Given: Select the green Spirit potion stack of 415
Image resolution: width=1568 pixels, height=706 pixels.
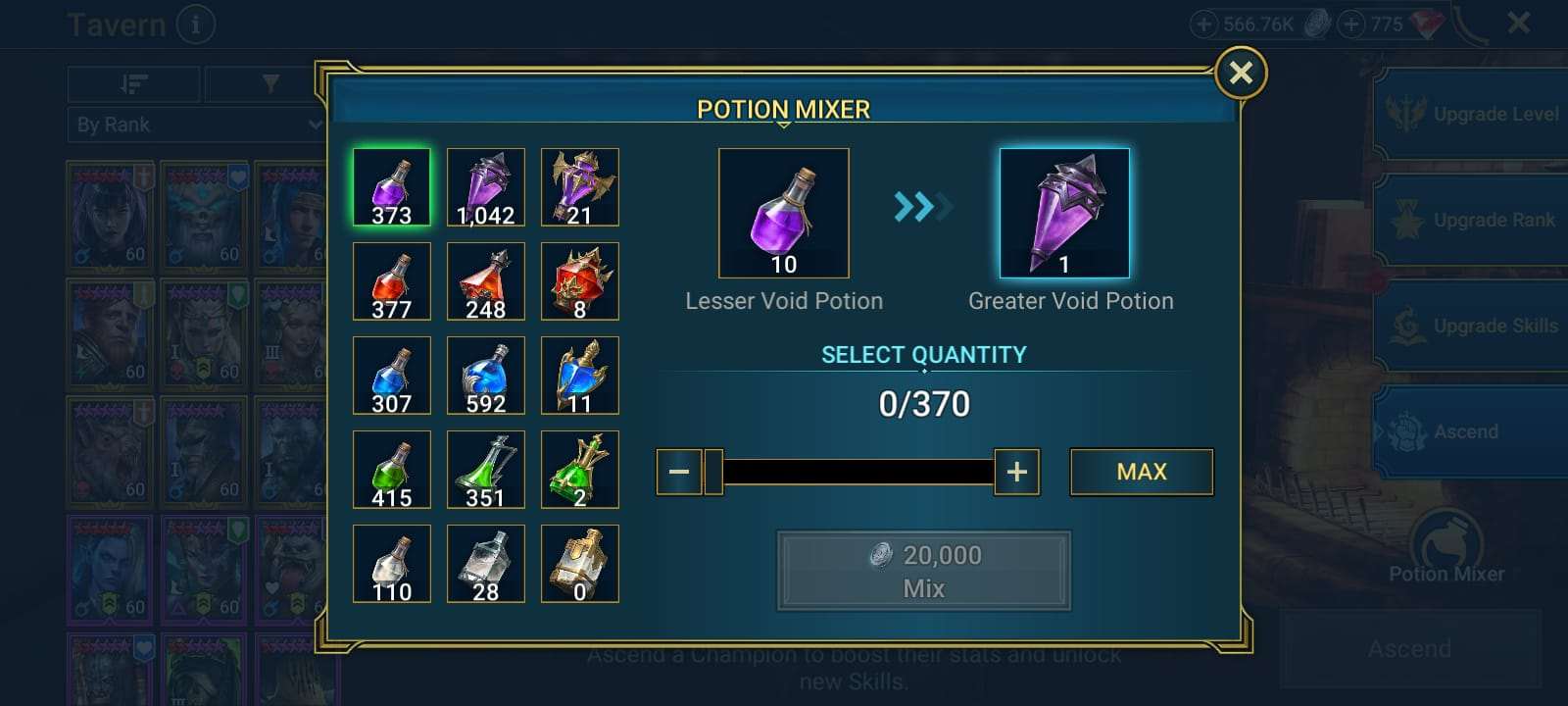Looking at the screenshot, I should (x=391, y=470).
